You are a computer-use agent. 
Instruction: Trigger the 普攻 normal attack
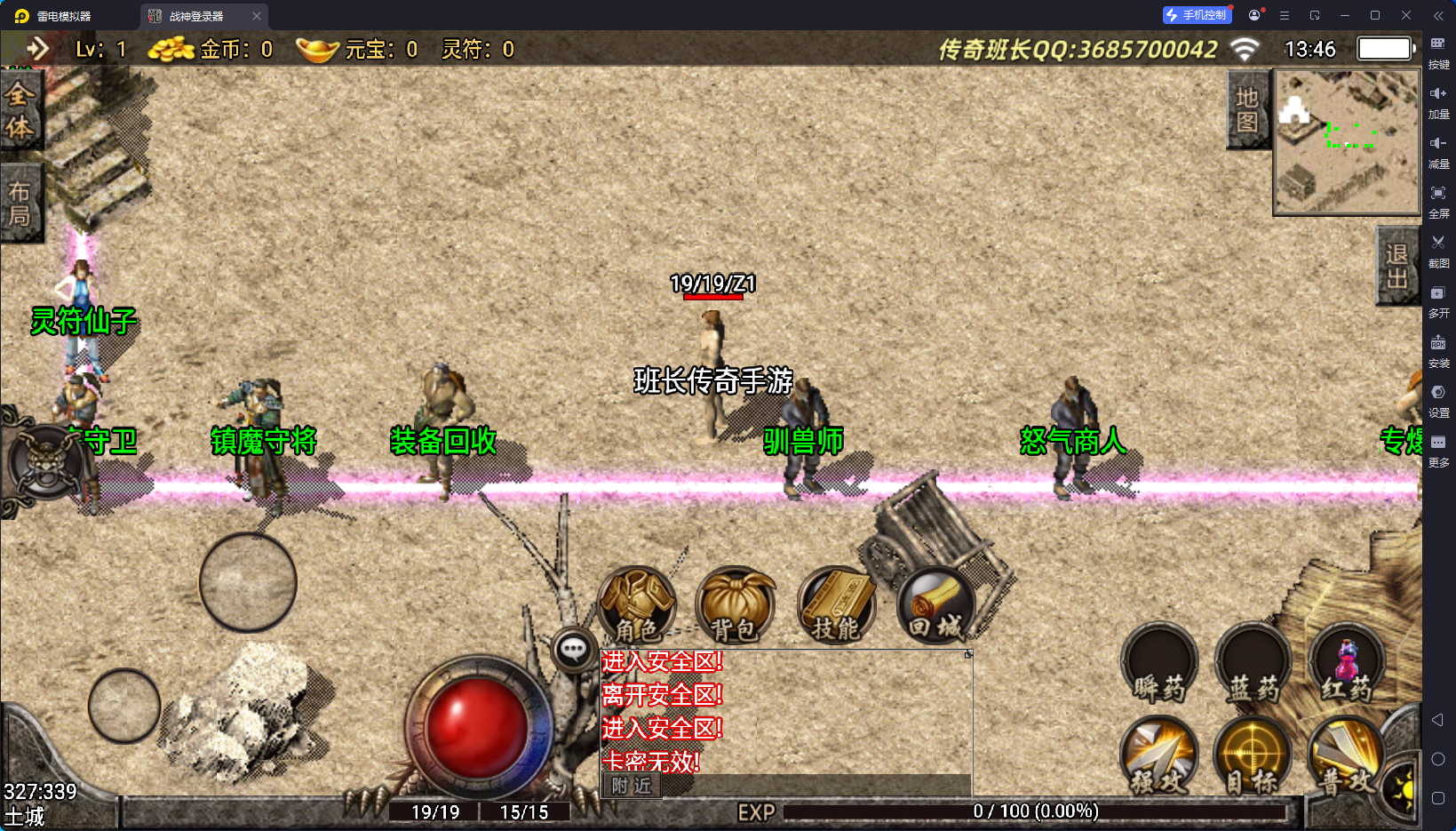tap(1346, 757)
